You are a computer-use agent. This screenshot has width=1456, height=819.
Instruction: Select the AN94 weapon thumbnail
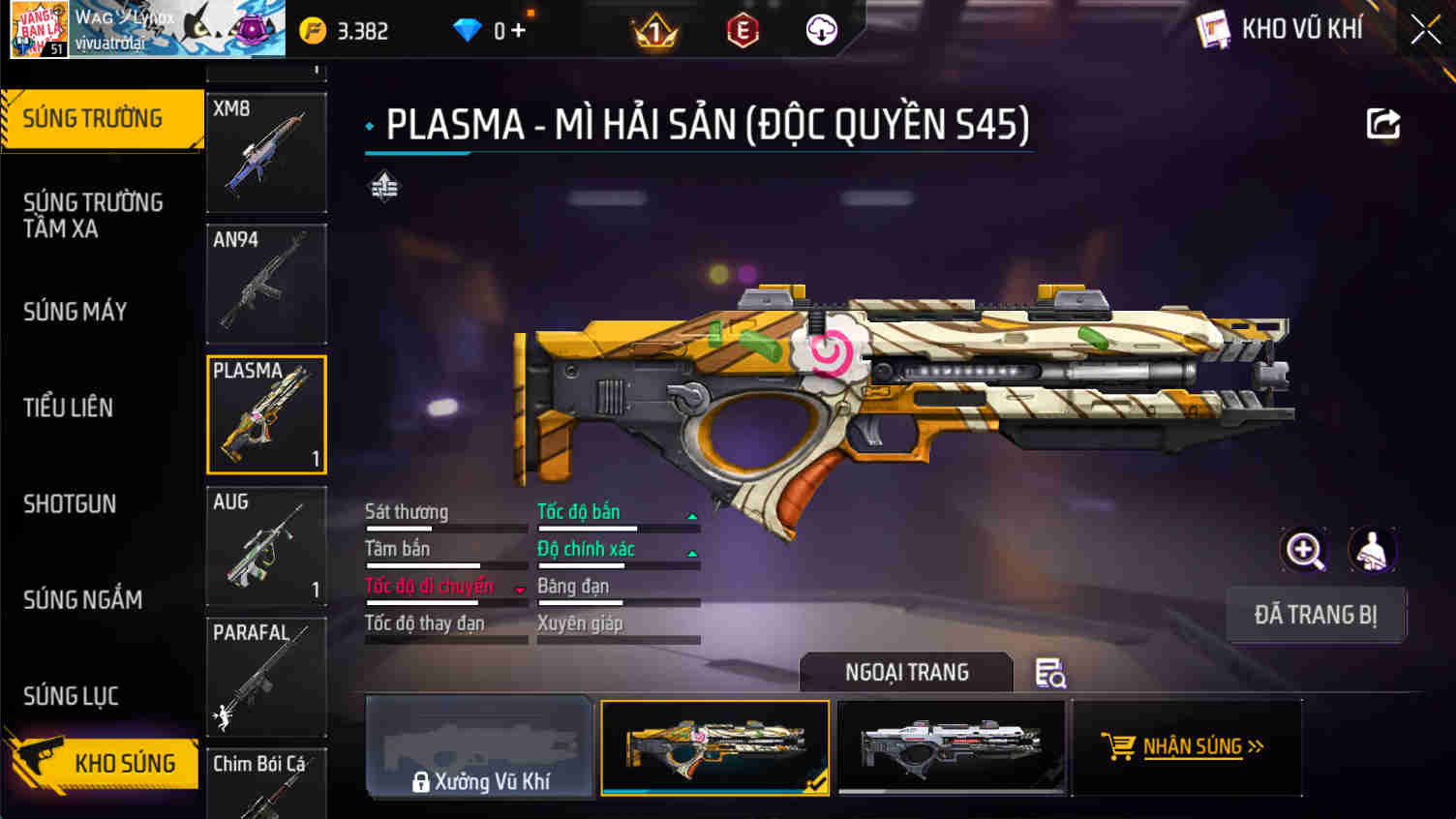point(267,284)
